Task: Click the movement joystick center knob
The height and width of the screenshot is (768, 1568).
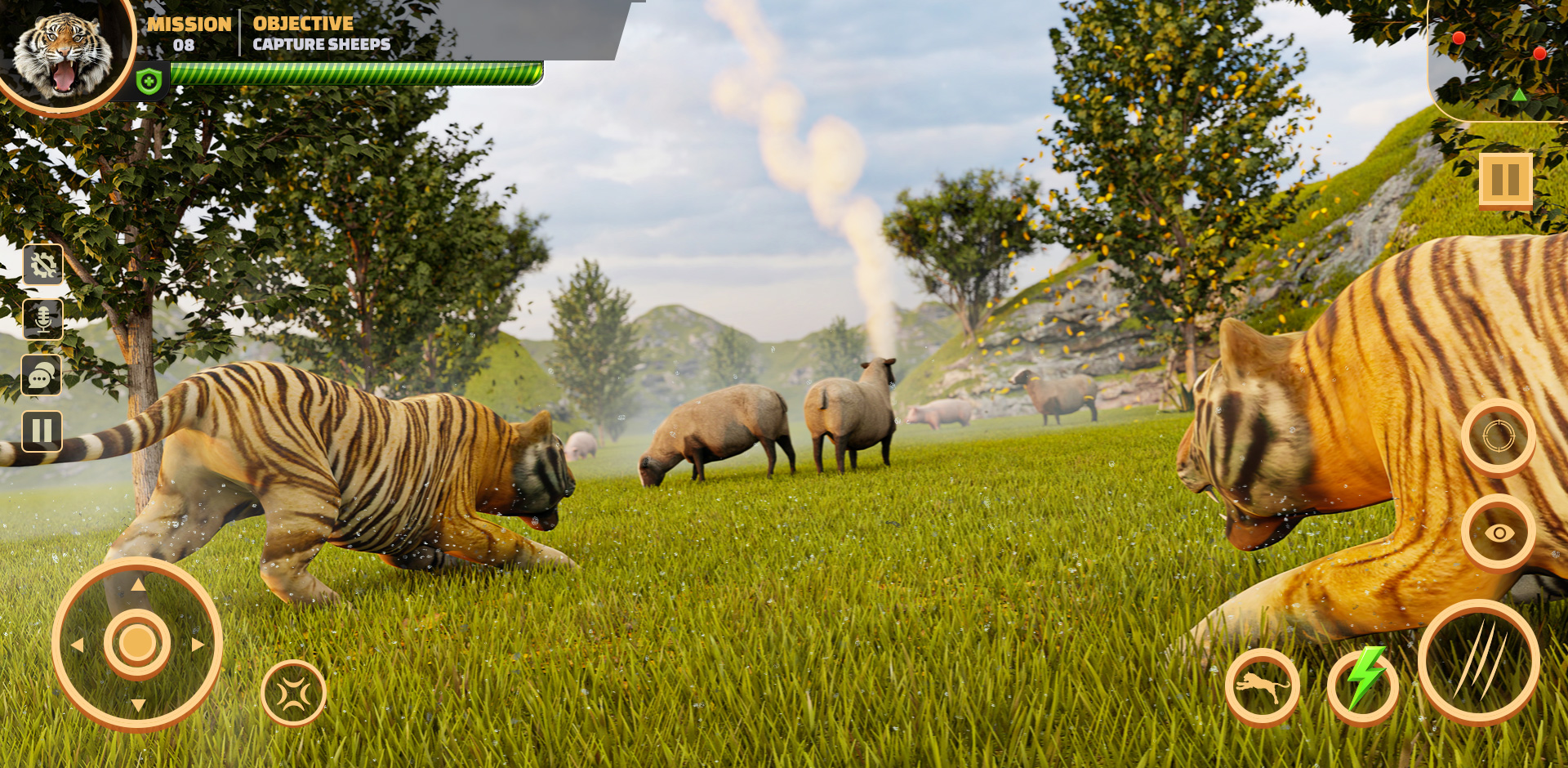Action: coord(137,644)
